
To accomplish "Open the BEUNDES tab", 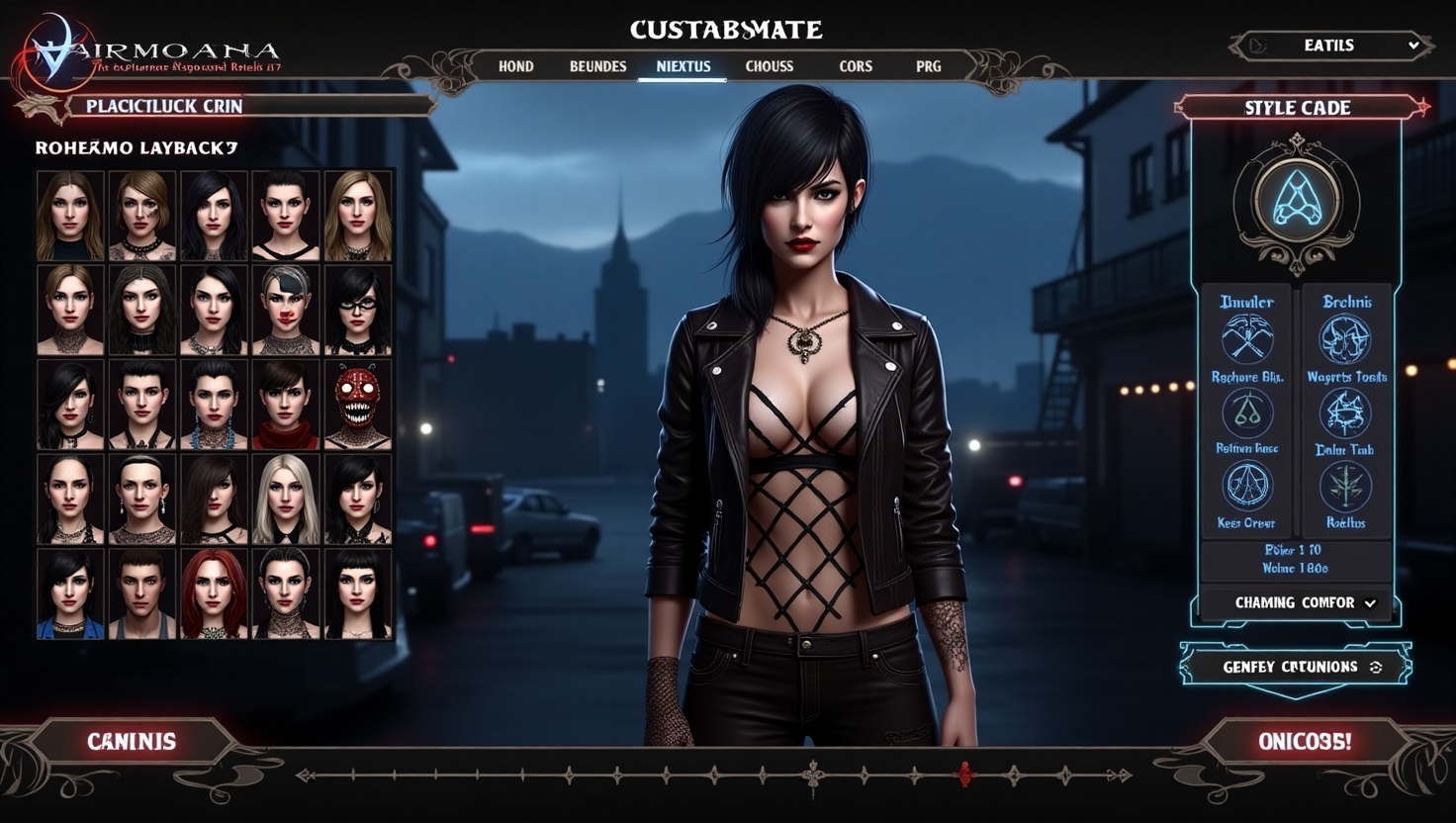I will pyautogui.click(x=597, y=66).
